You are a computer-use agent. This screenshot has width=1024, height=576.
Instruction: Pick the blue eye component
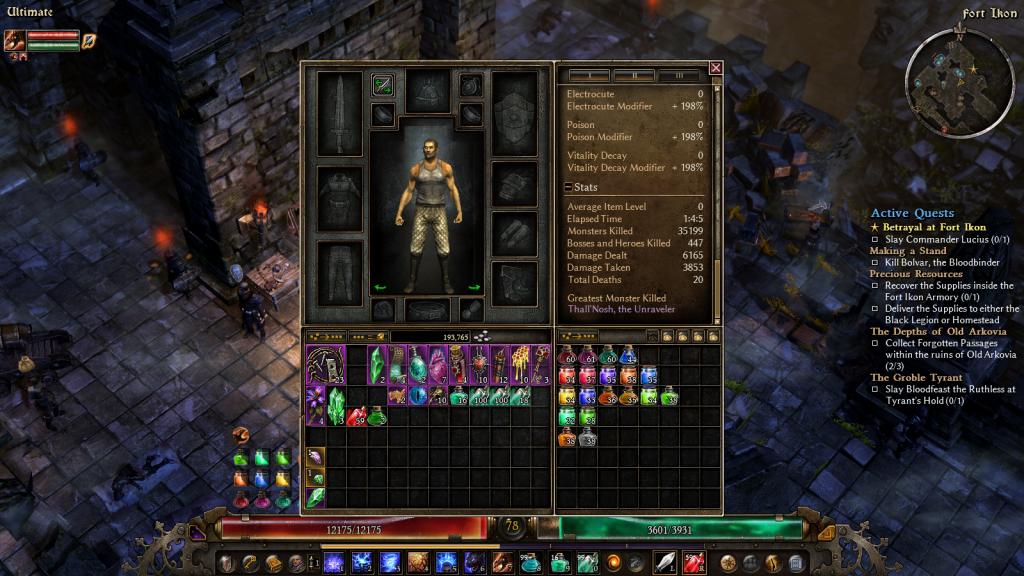pyautogui.click(x=417, y=395)
